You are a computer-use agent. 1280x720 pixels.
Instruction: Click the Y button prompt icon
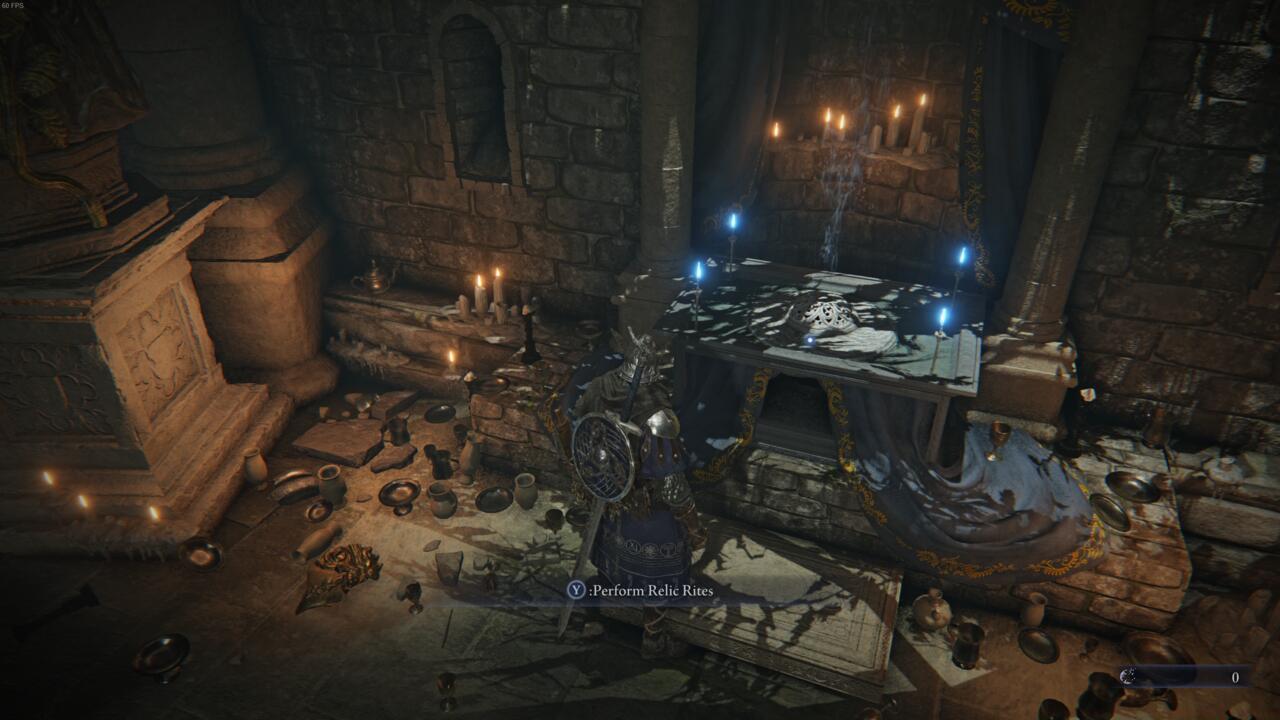(x=576, y=592)
